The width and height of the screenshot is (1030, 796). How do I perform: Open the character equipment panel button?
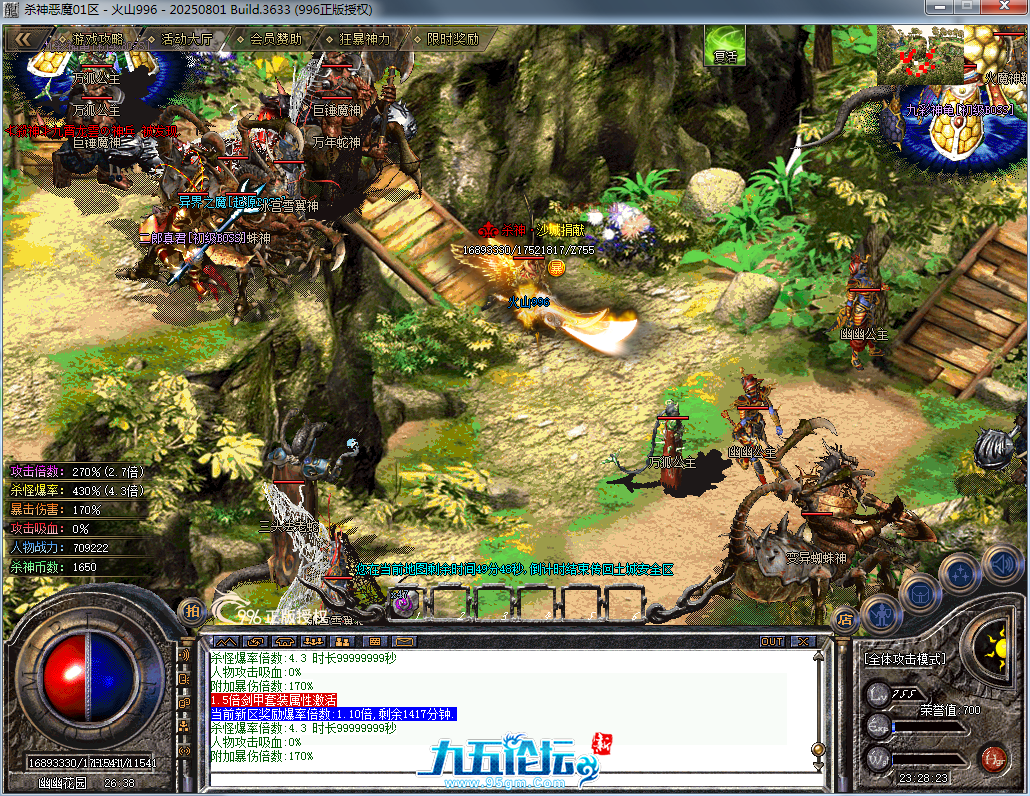tap(880, 612)
